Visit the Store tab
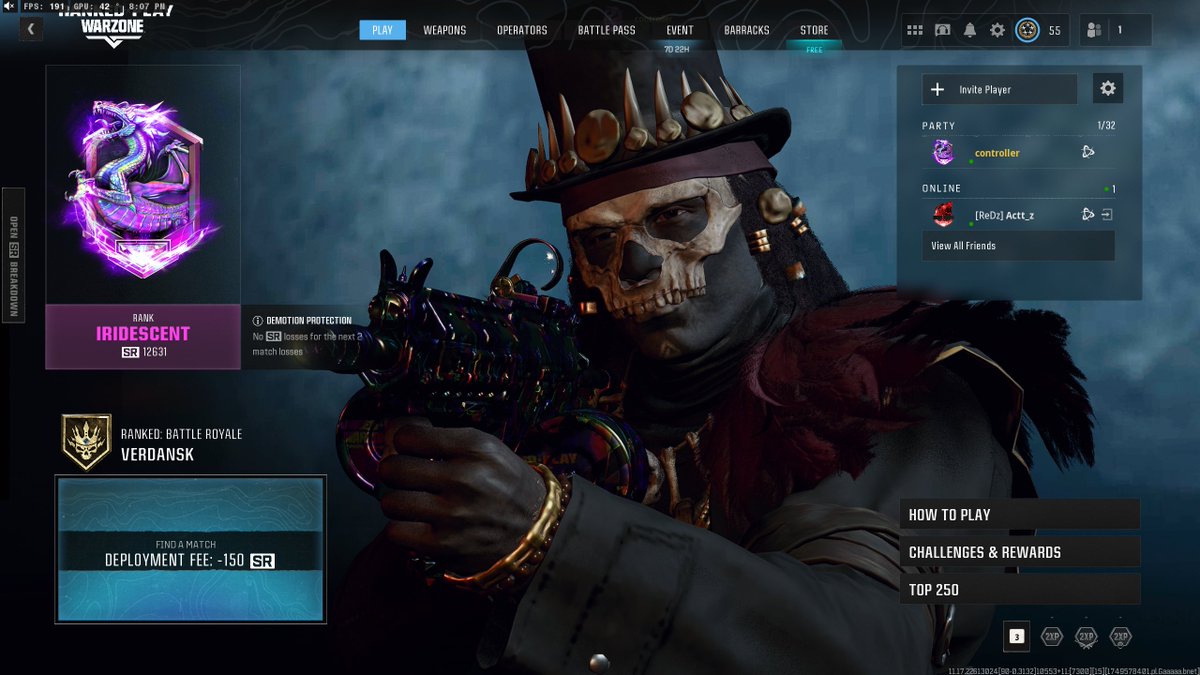The width and height of the screenshot is (1200, 675). coord(814,30)
